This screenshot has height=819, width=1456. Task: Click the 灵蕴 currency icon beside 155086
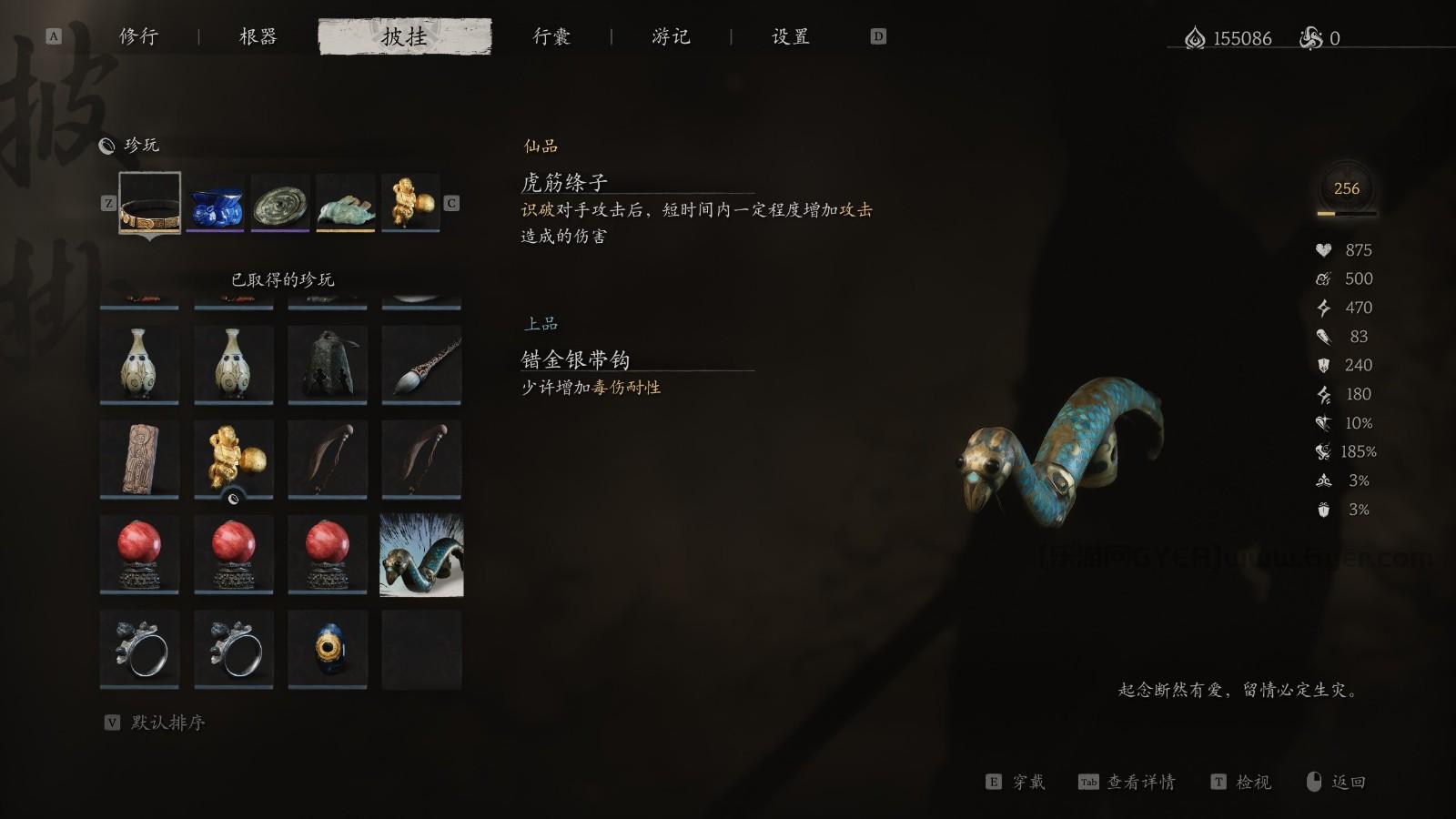[1195, 38]
